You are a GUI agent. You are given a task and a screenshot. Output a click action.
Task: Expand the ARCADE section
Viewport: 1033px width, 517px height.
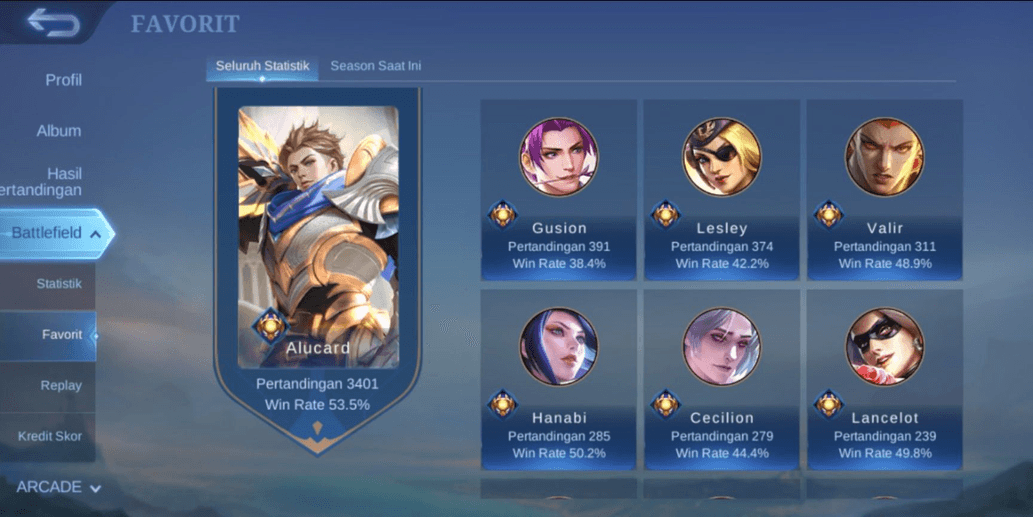coord(58,487)
